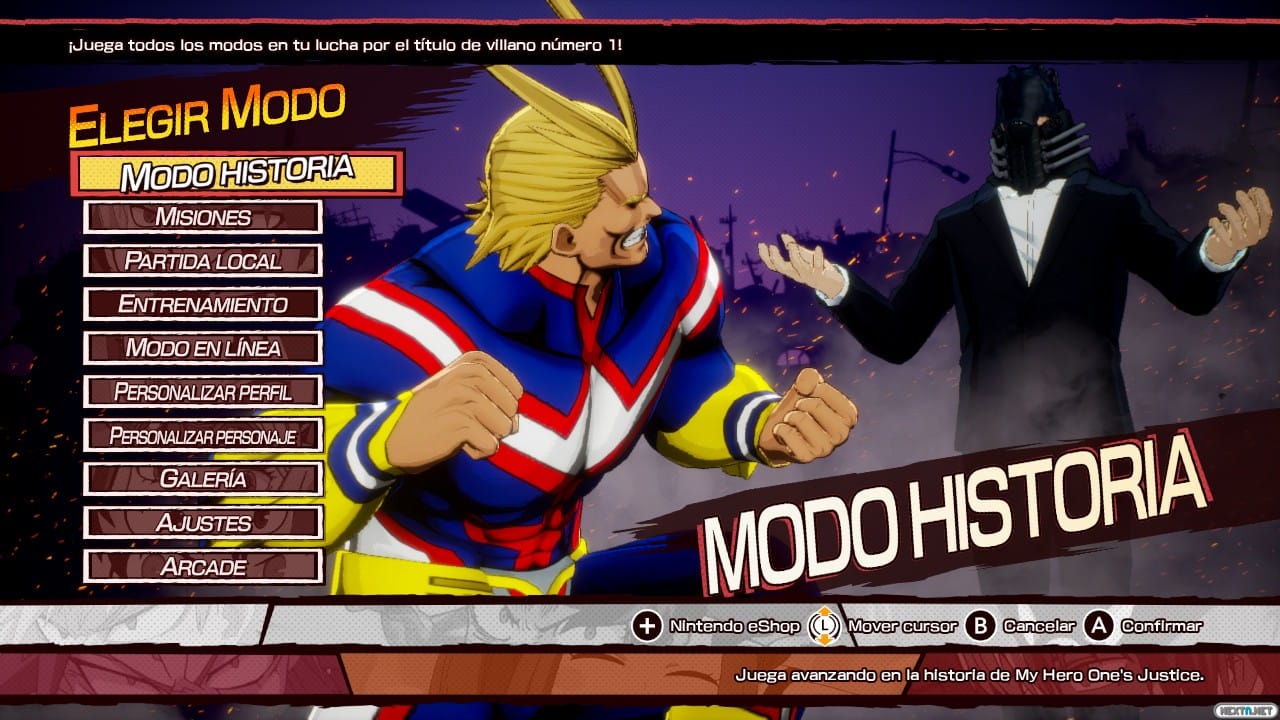
Task: Open Modo en Línea
Action: click(x=203, y=348)
